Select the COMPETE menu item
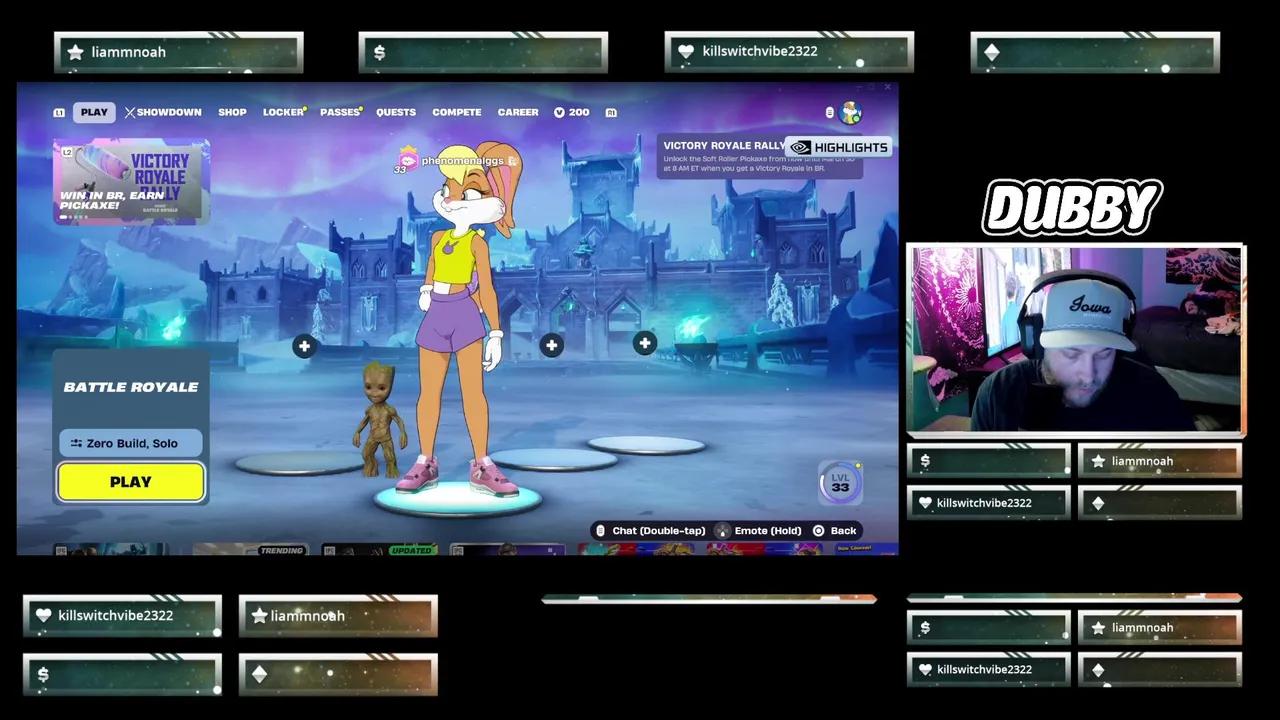The width and height of the screenshot is (1280, 720). point(456,112)
